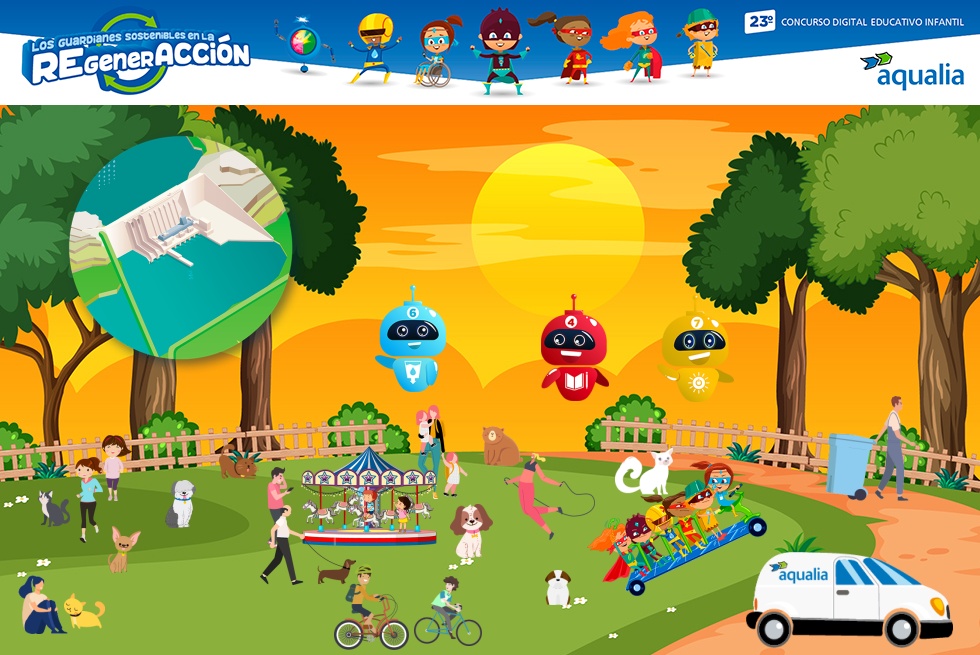980x655 pixels.
Task: Choose the red robot numbered 4
Action: [574, 349]
